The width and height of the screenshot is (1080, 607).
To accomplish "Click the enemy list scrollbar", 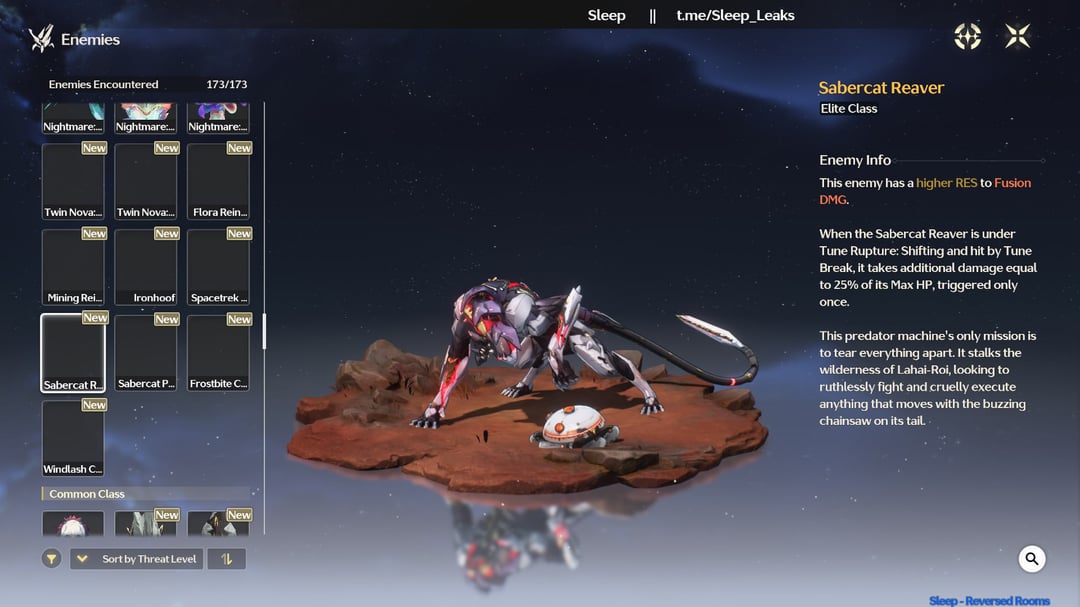I will [x=264, y=331].
